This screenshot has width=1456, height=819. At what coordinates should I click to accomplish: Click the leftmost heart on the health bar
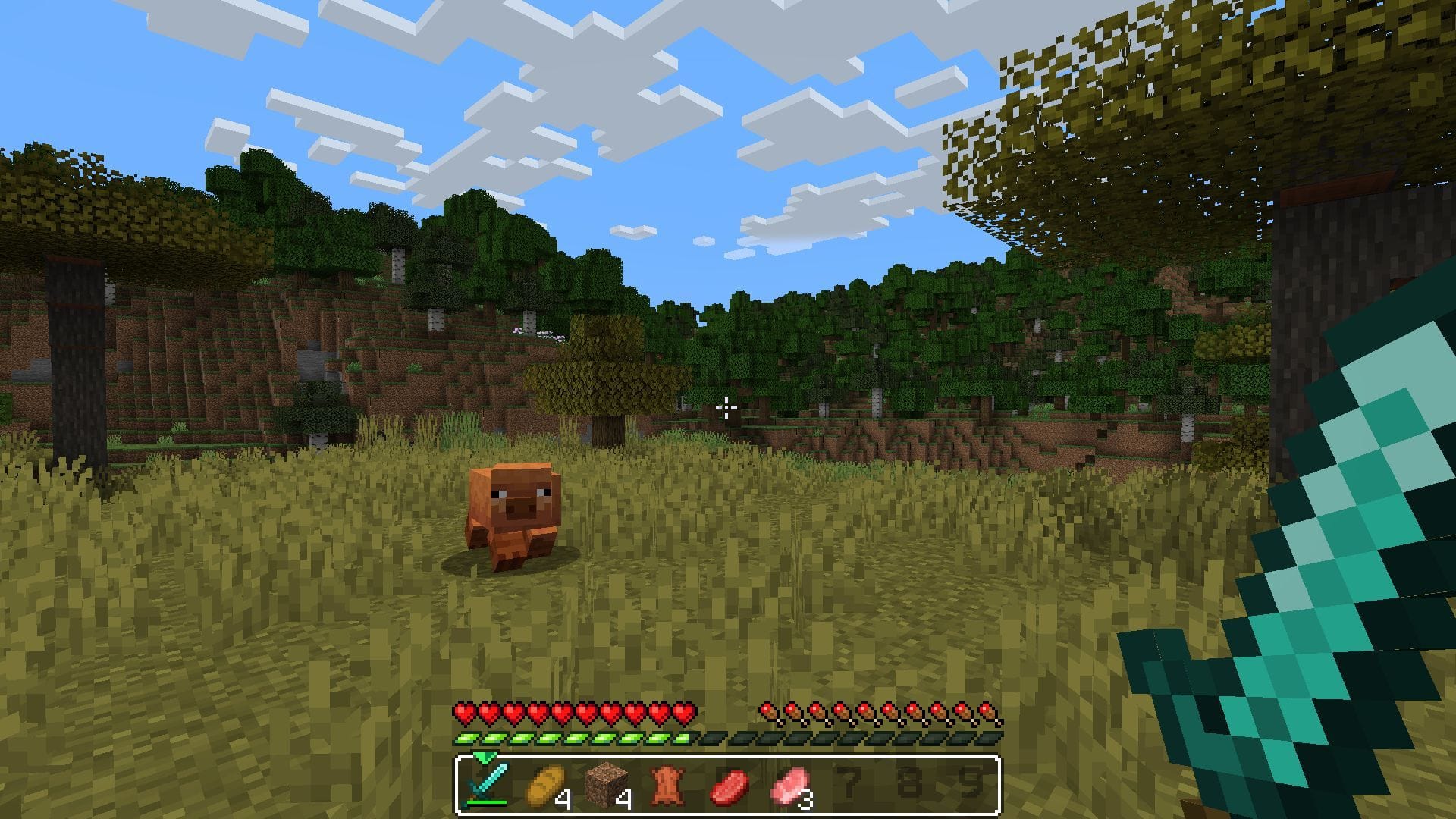[465, 713]
